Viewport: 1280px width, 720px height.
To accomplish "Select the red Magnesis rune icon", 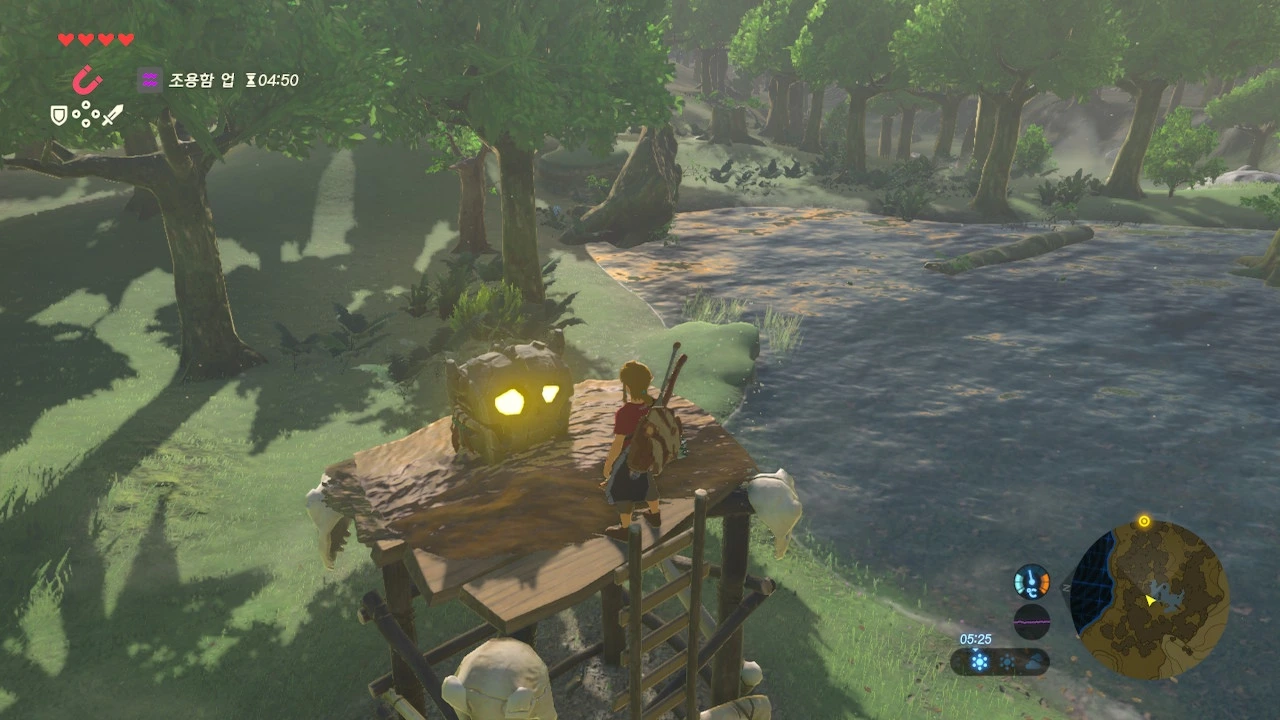I will tap(87, 79).
